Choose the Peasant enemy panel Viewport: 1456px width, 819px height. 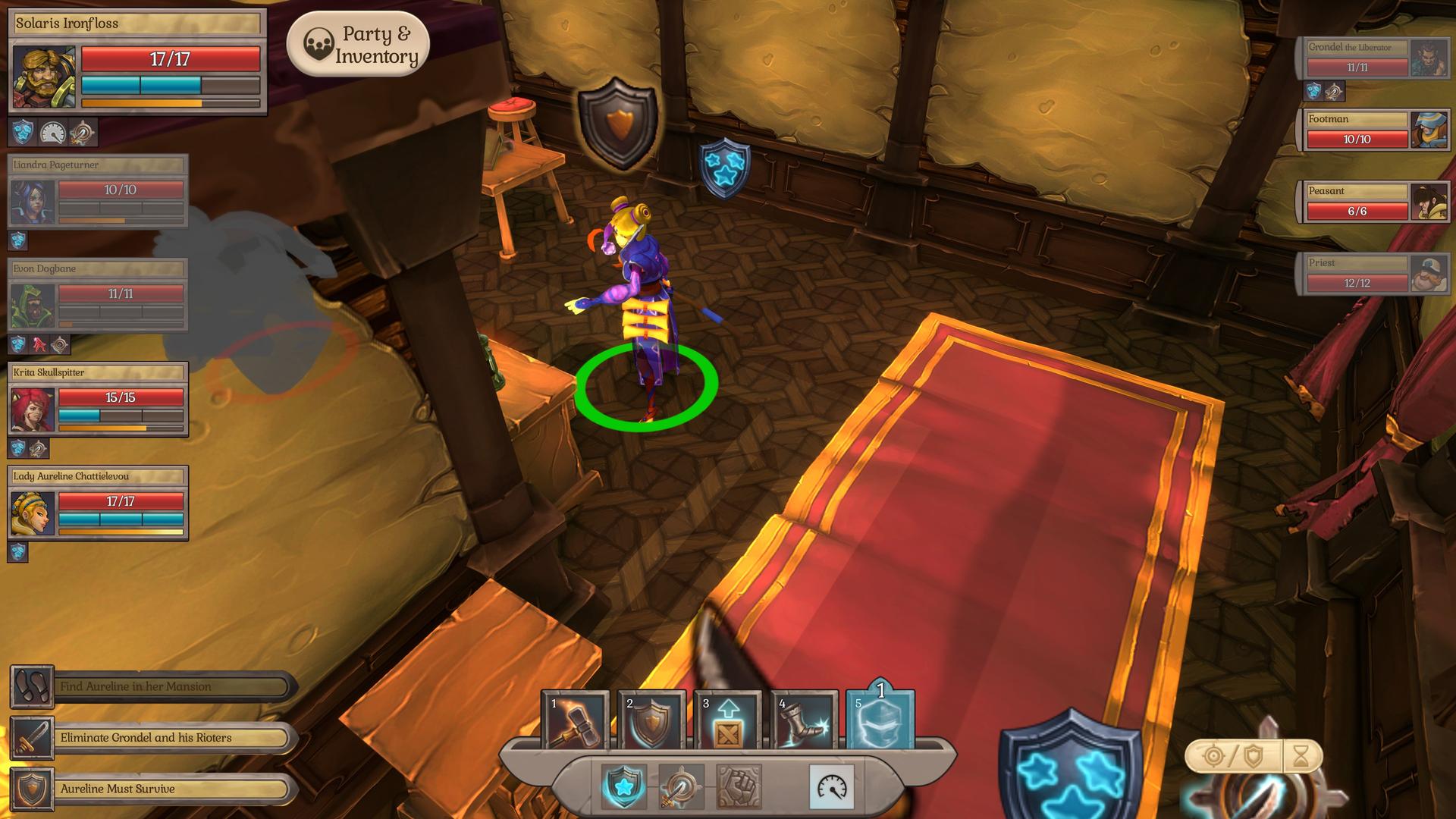(x=1373, y=202)
